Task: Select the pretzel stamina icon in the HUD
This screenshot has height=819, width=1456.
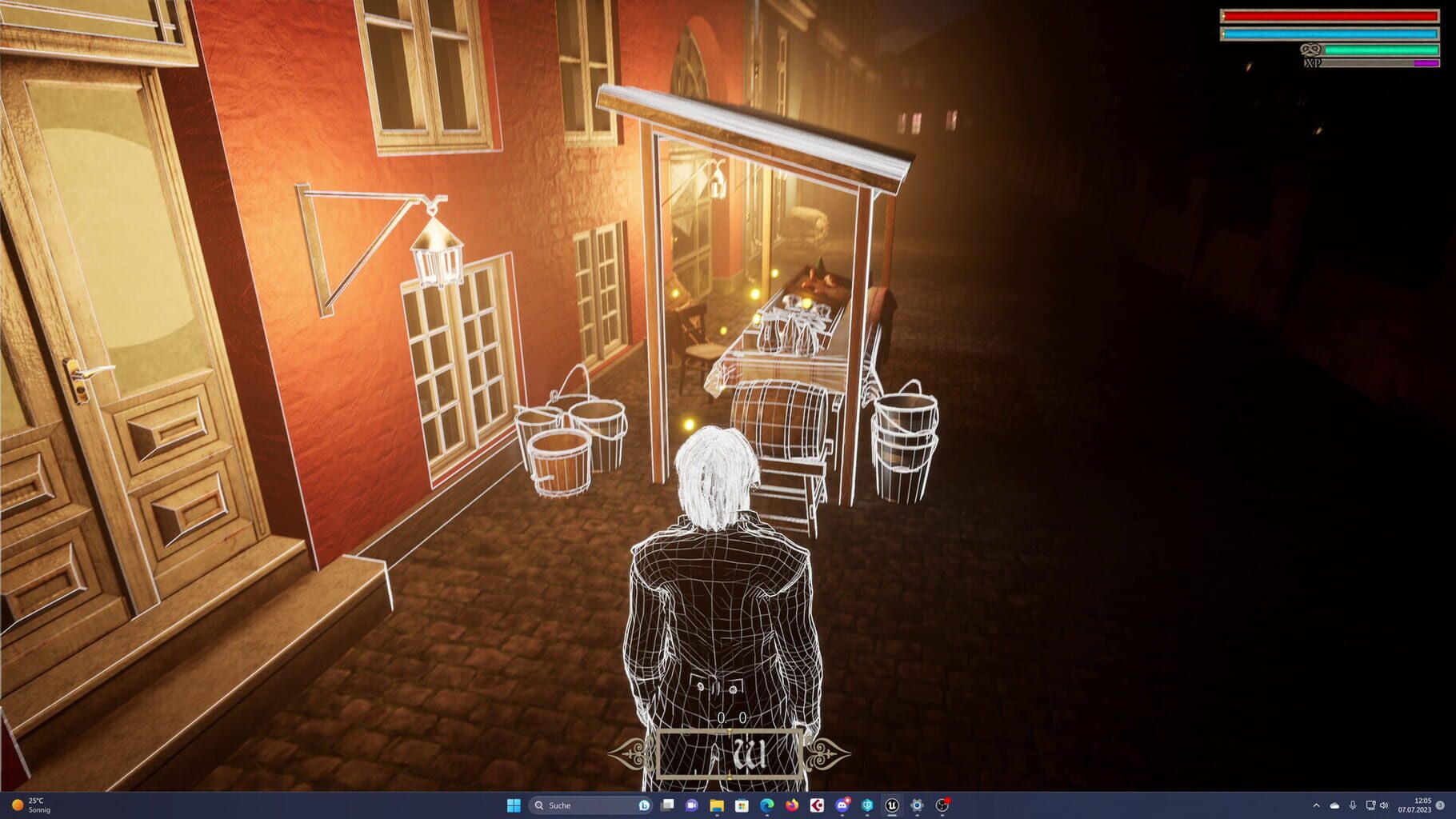Action: [1311, 50]
